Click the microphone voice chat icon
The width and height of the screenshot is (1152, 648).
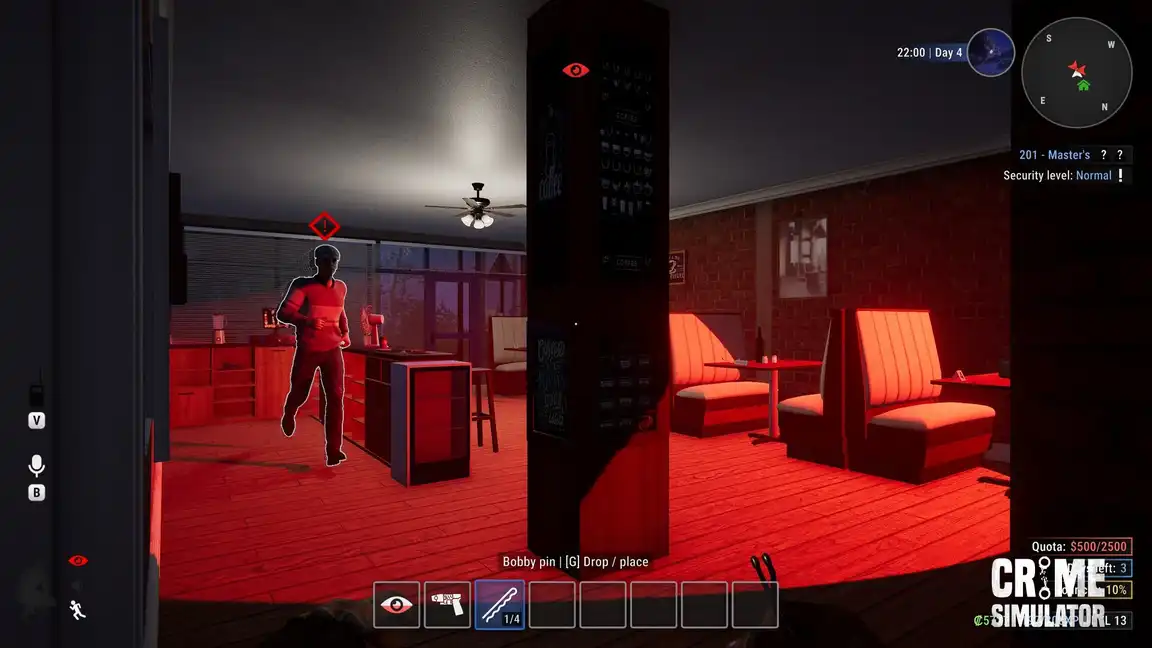(x=37, y=466)
